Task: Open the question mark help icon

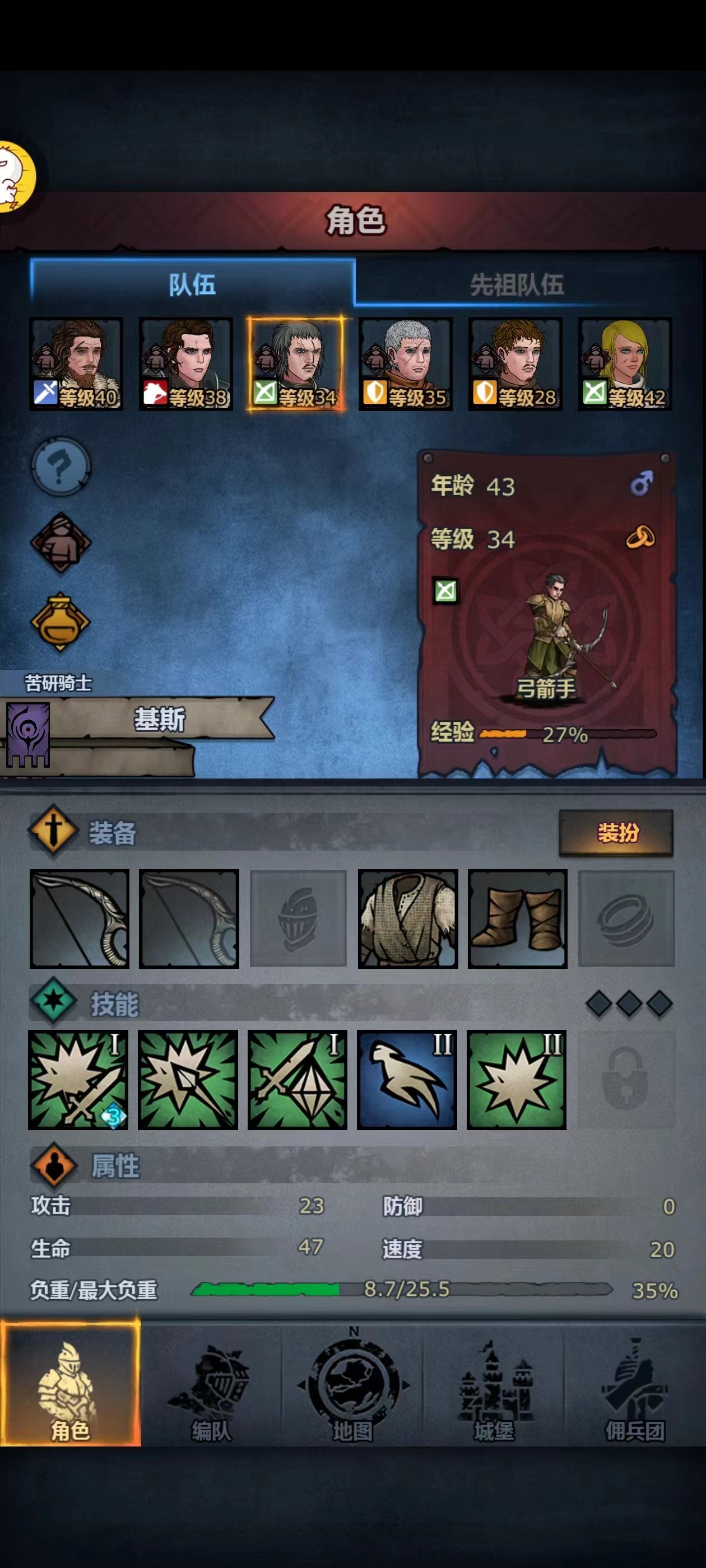Action: coord(61,467)
